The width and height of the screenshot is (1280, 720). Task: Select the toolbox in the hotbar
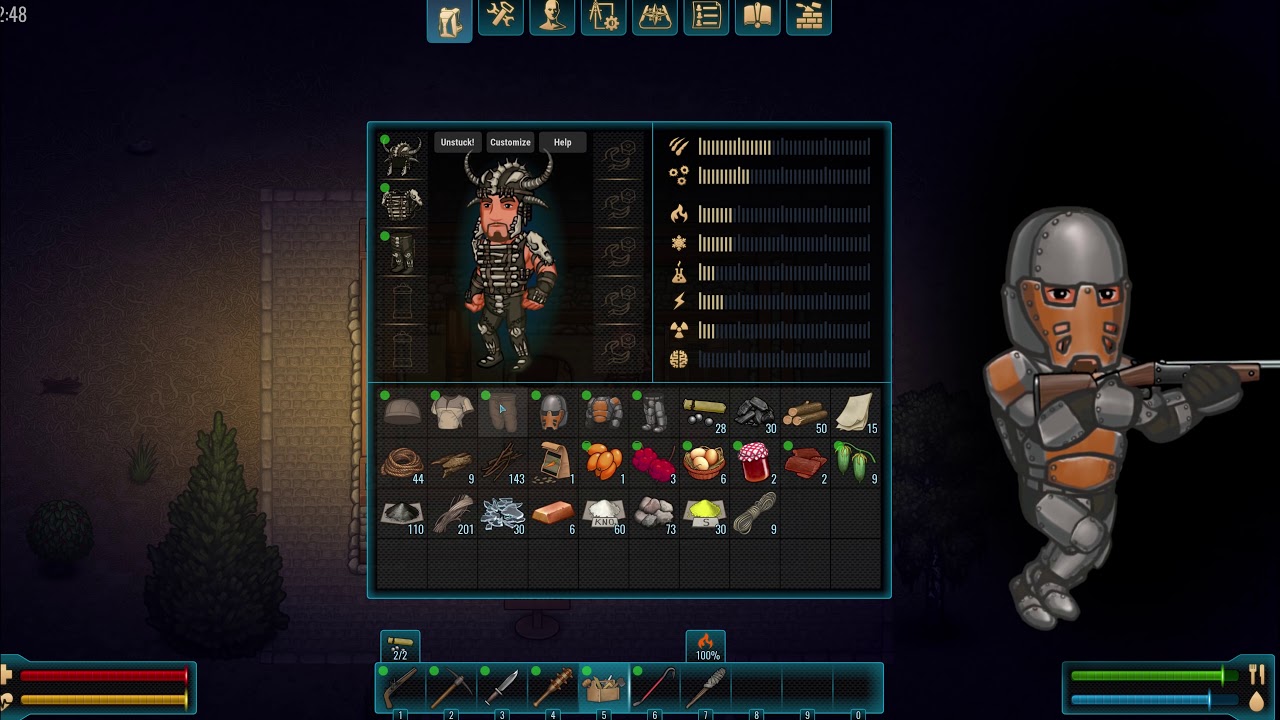click(604, 689)
